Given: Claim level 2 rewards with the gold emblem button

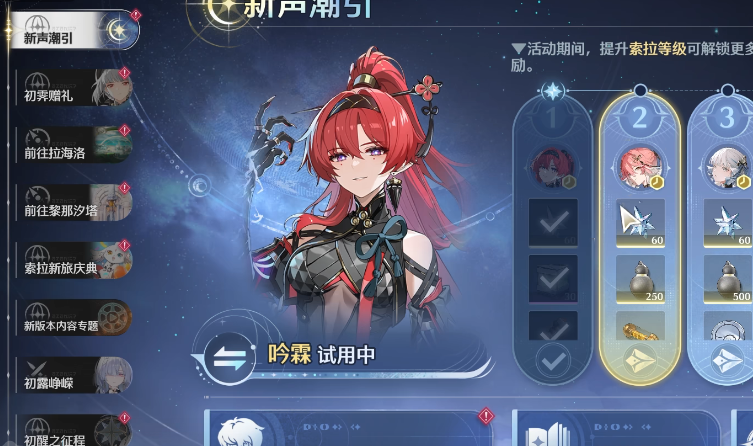Looking at the screenshot, I should [x=640, y=362].
